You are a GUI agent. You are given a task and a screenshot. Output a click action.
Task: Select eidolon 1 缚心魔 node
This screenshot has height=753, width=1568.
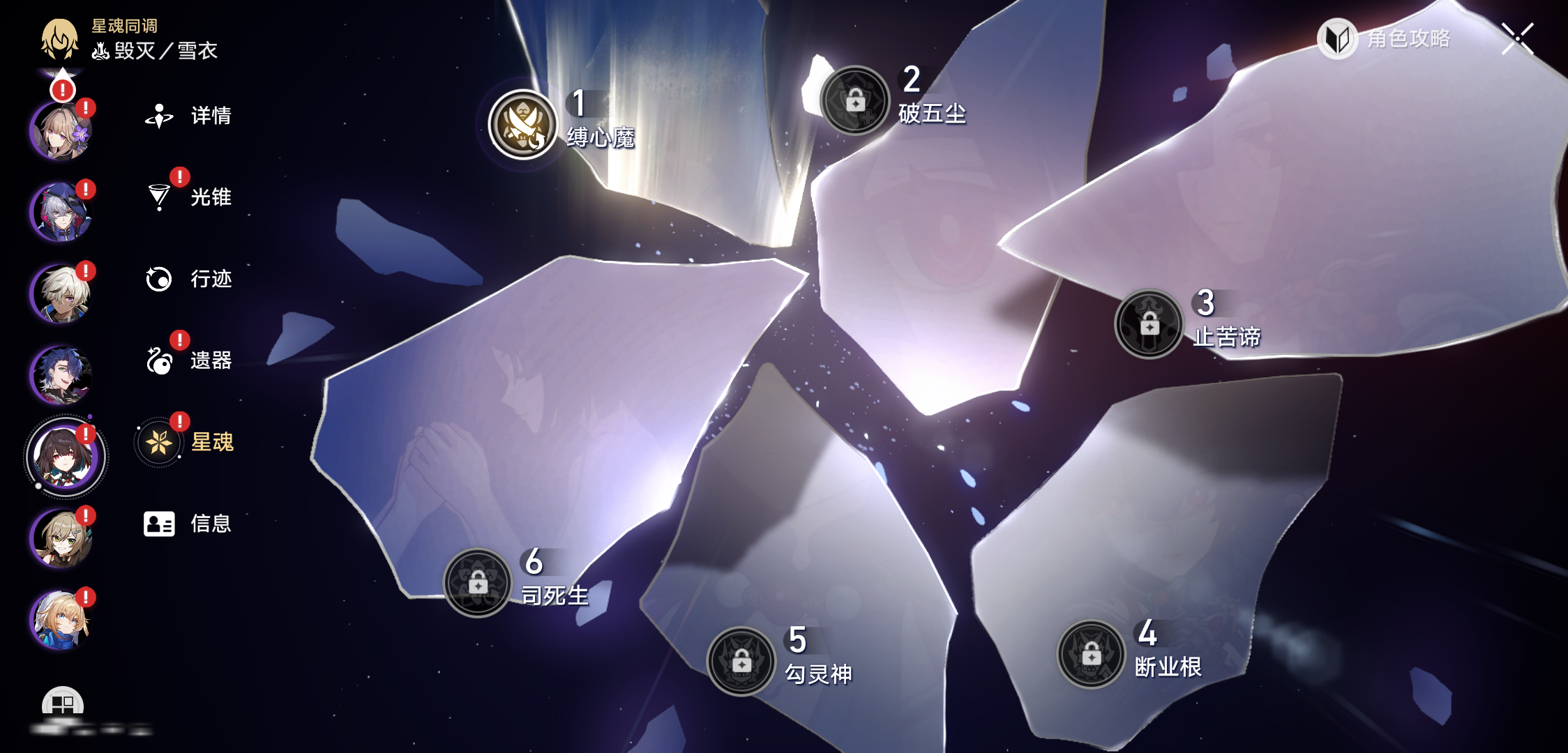[x=523, y=125]
